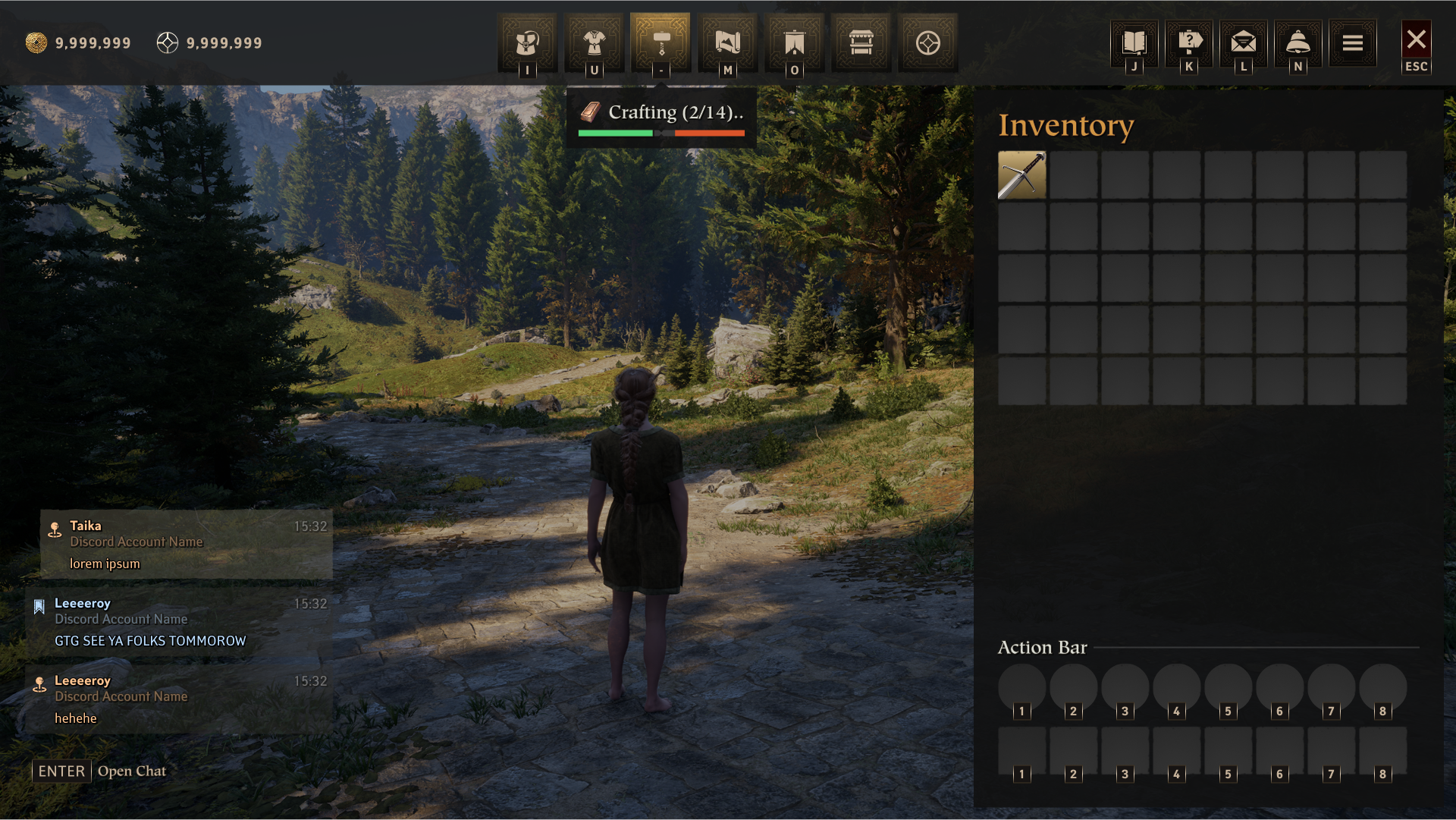Screen dimensions: 1456x820
Task: Click the round wheel emblem icon
Action: pyautogui.click(x=927, y=42)
